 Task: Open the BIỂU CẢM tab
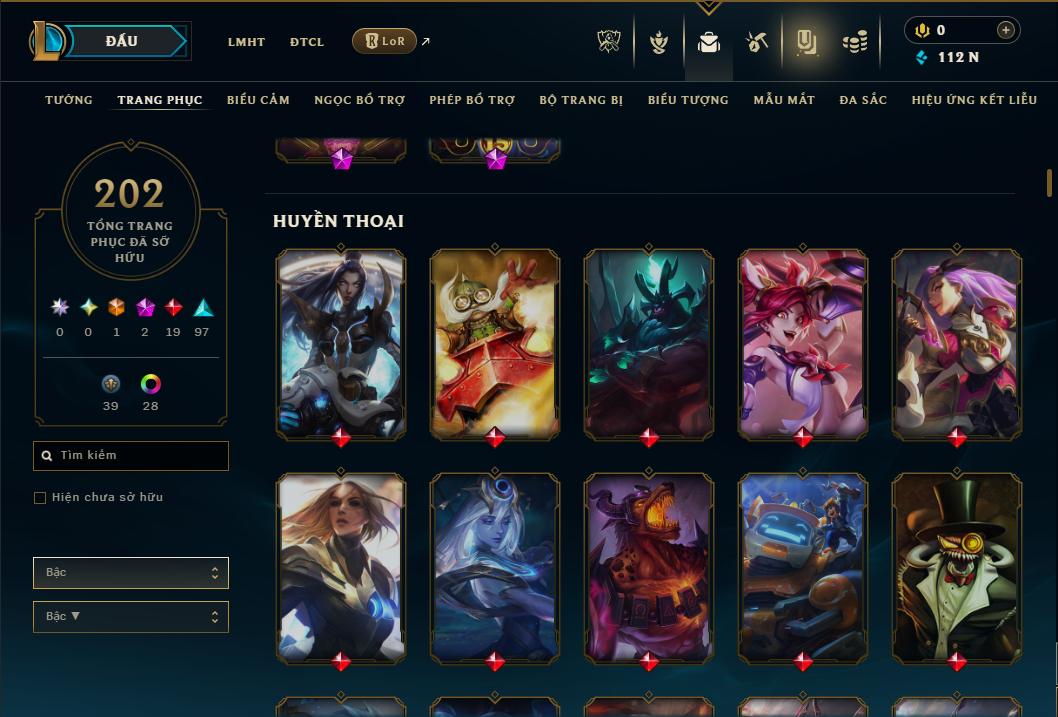coord(258,100)
